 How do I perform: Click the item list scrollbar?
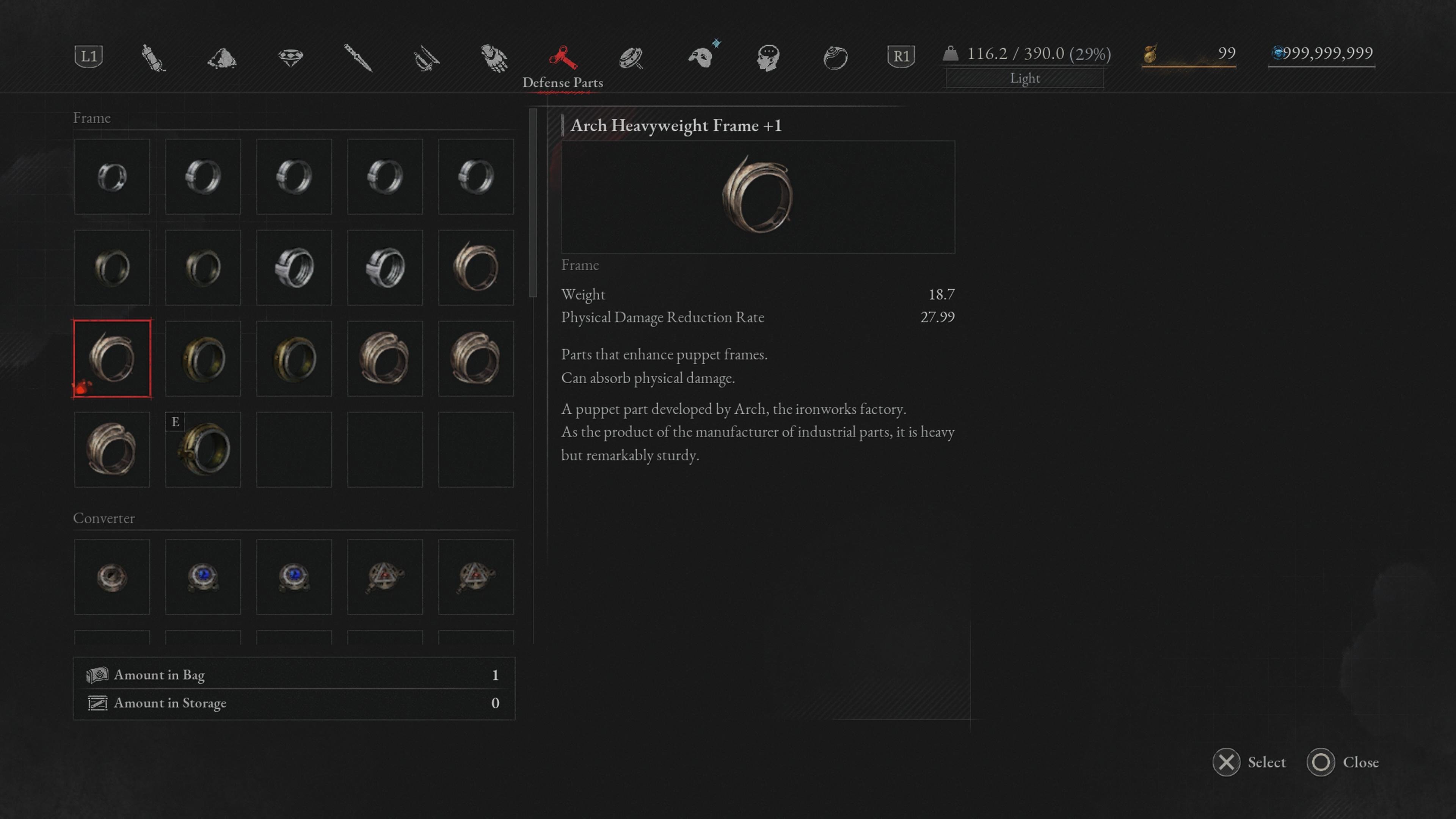click(x=532, y=204)
